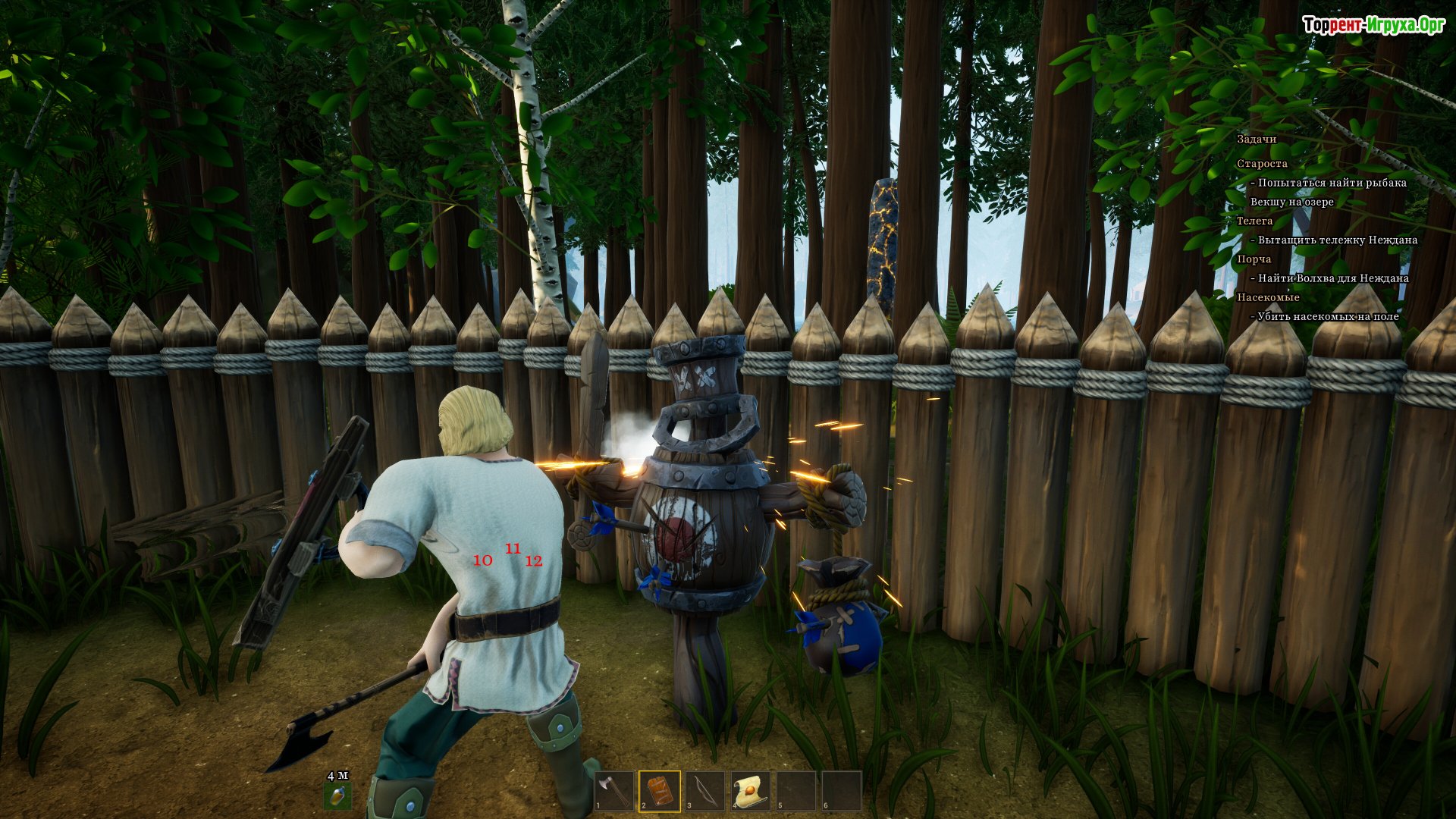Open the Староста quest in the tracker

(x=1262, y=164)
